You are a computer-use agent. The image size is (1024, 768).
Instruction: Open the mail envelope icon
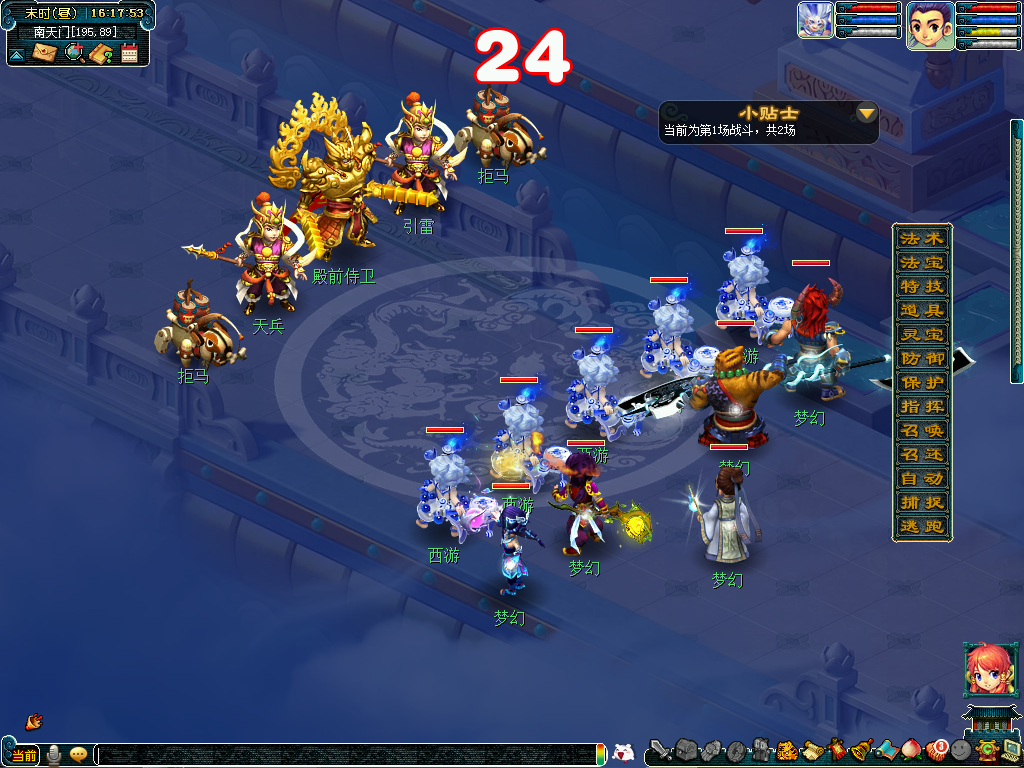coord(44,53)
